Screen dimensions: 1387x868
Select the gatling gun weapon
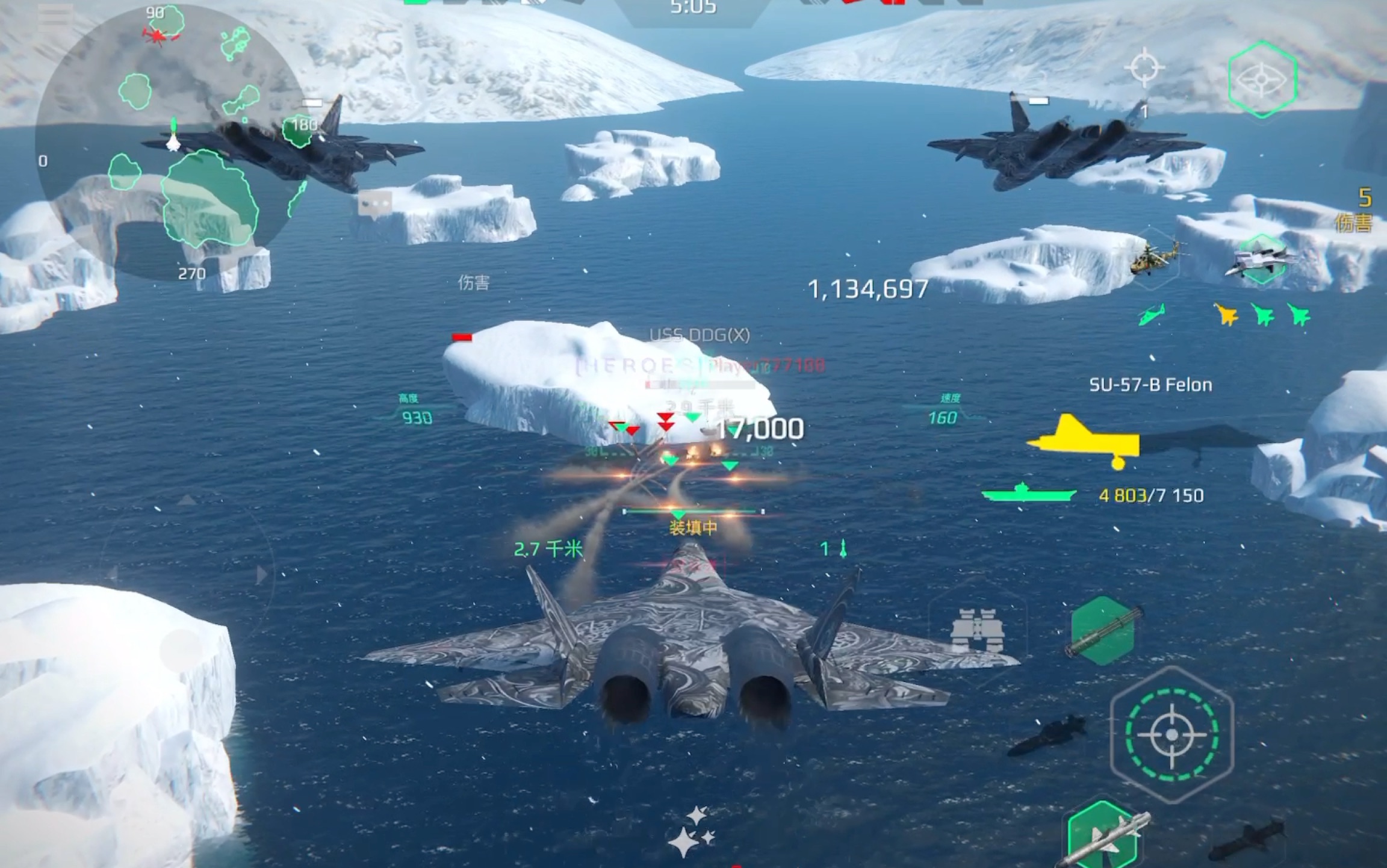tap(1103, 631)
